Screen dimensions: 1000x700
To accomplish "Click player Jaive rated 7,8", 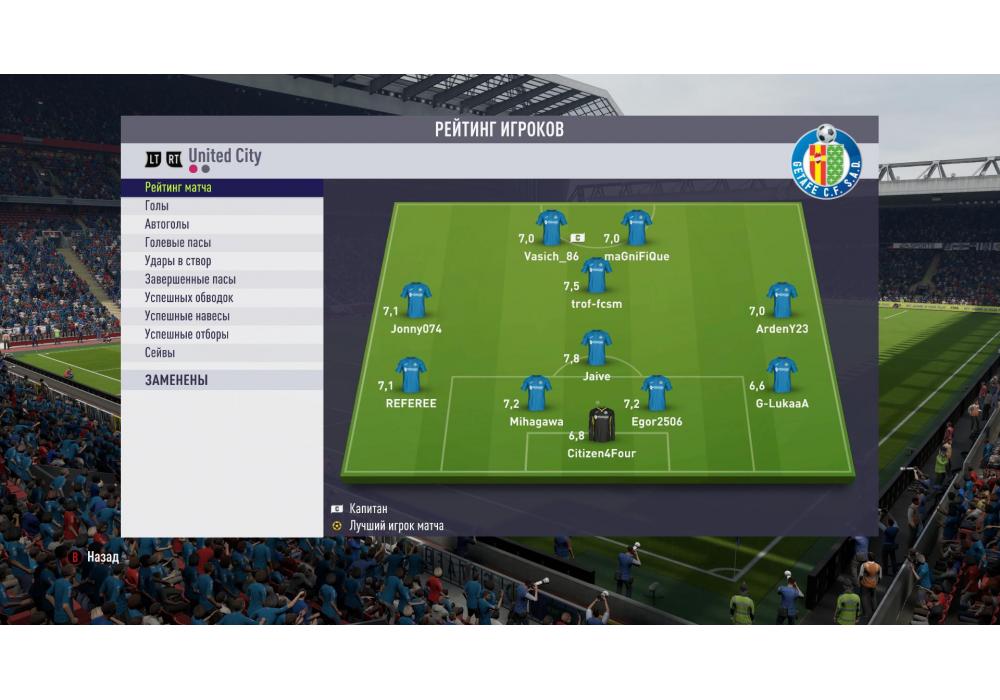I will point(596,348).
